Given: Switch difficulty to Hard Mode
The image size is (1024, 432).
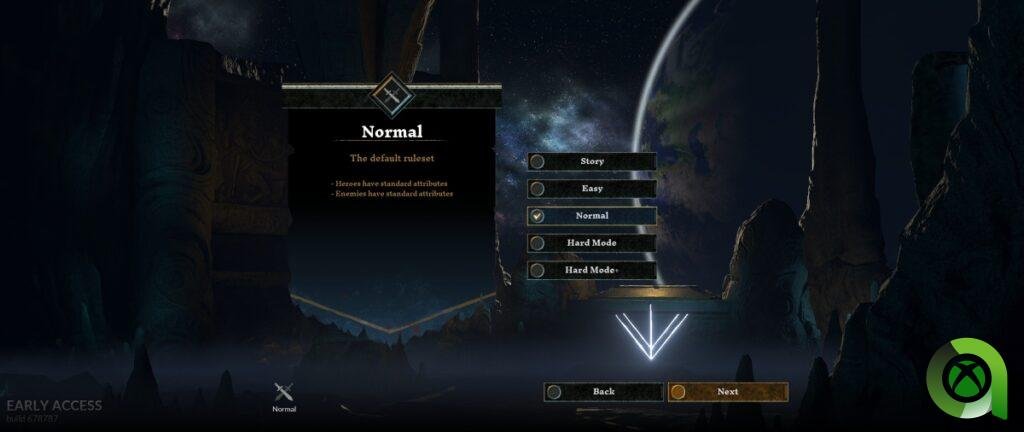Looking at the screenshot, I should click(591, 243).
